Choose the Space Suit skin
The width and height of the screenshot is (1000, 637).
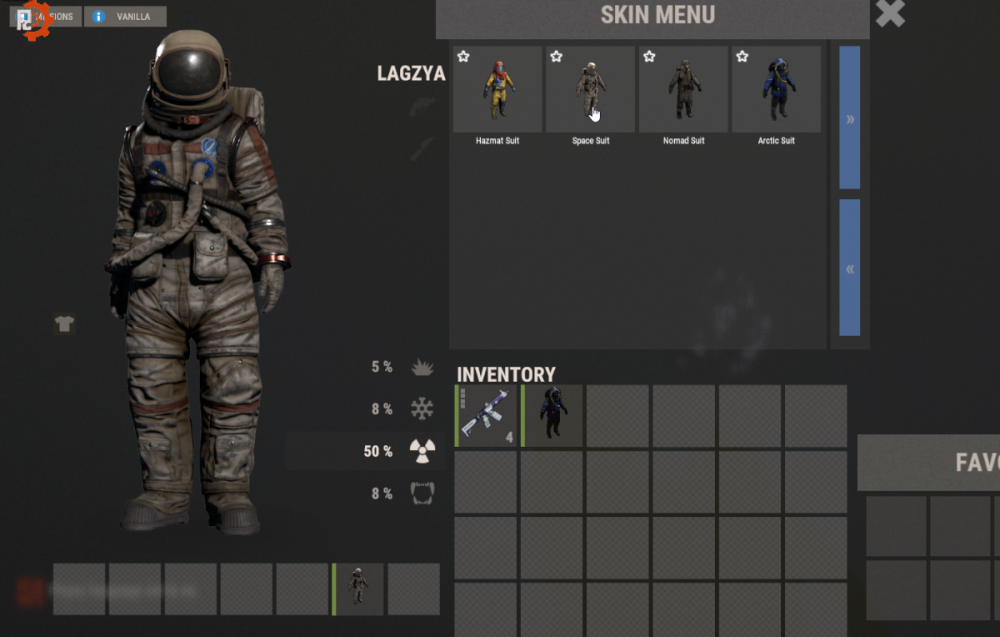(590, 90)
